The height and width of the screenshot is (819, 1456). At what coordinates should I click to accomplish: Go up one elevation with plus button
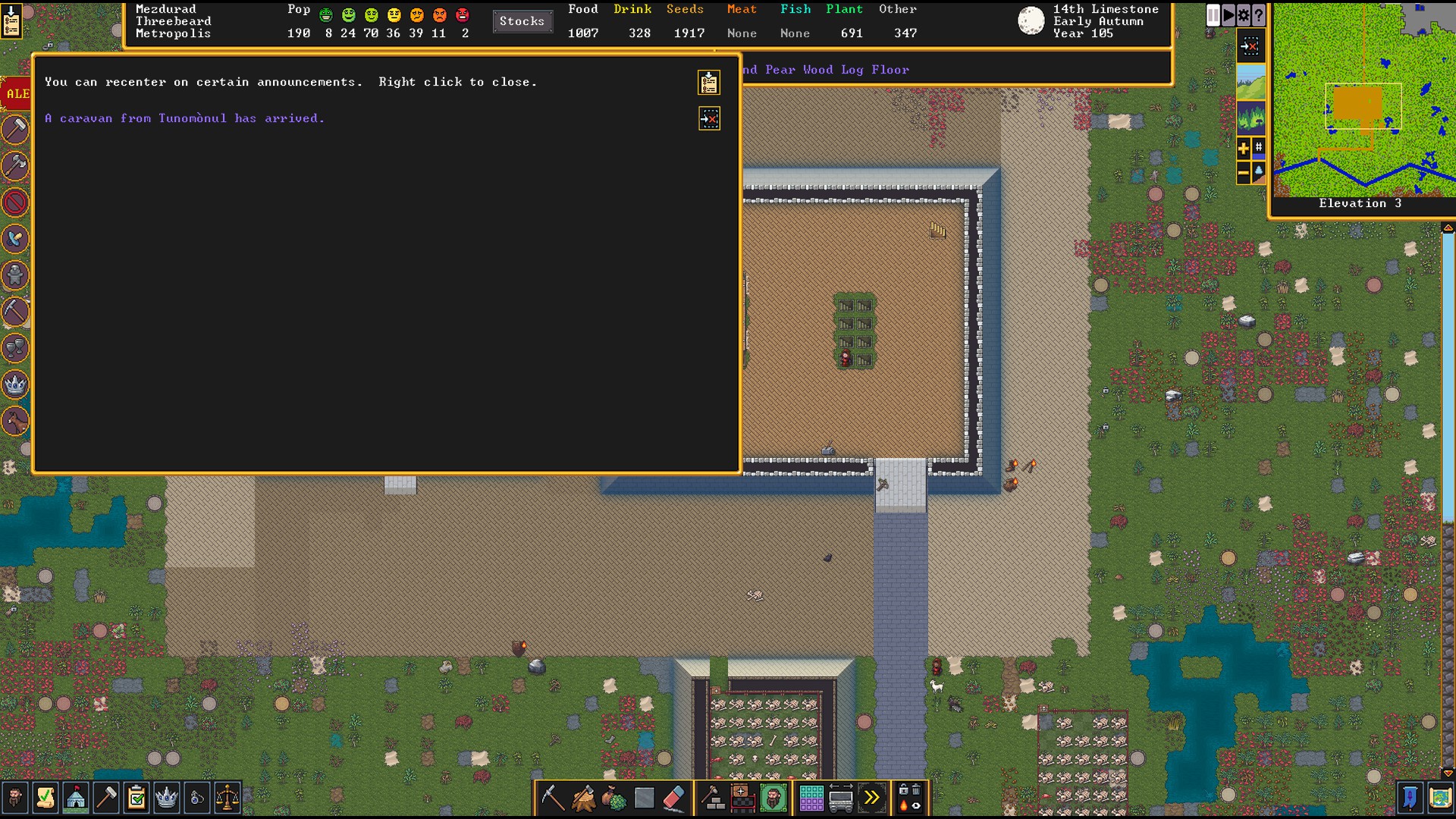(1244, 148)
